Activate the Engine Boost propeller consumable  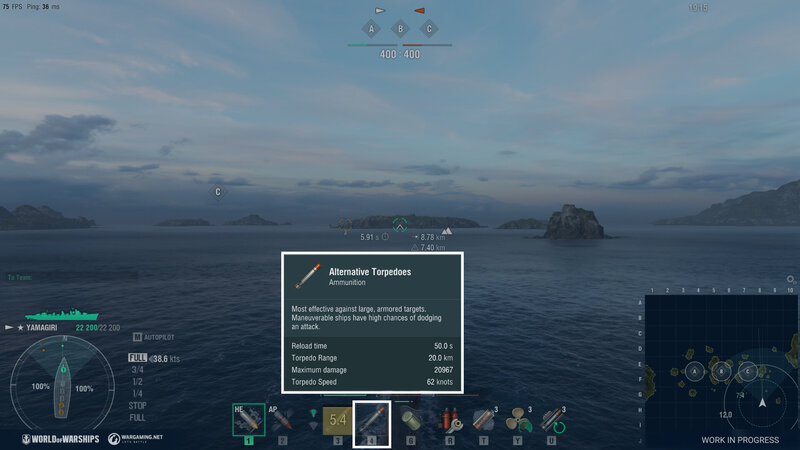coord(519,420)
